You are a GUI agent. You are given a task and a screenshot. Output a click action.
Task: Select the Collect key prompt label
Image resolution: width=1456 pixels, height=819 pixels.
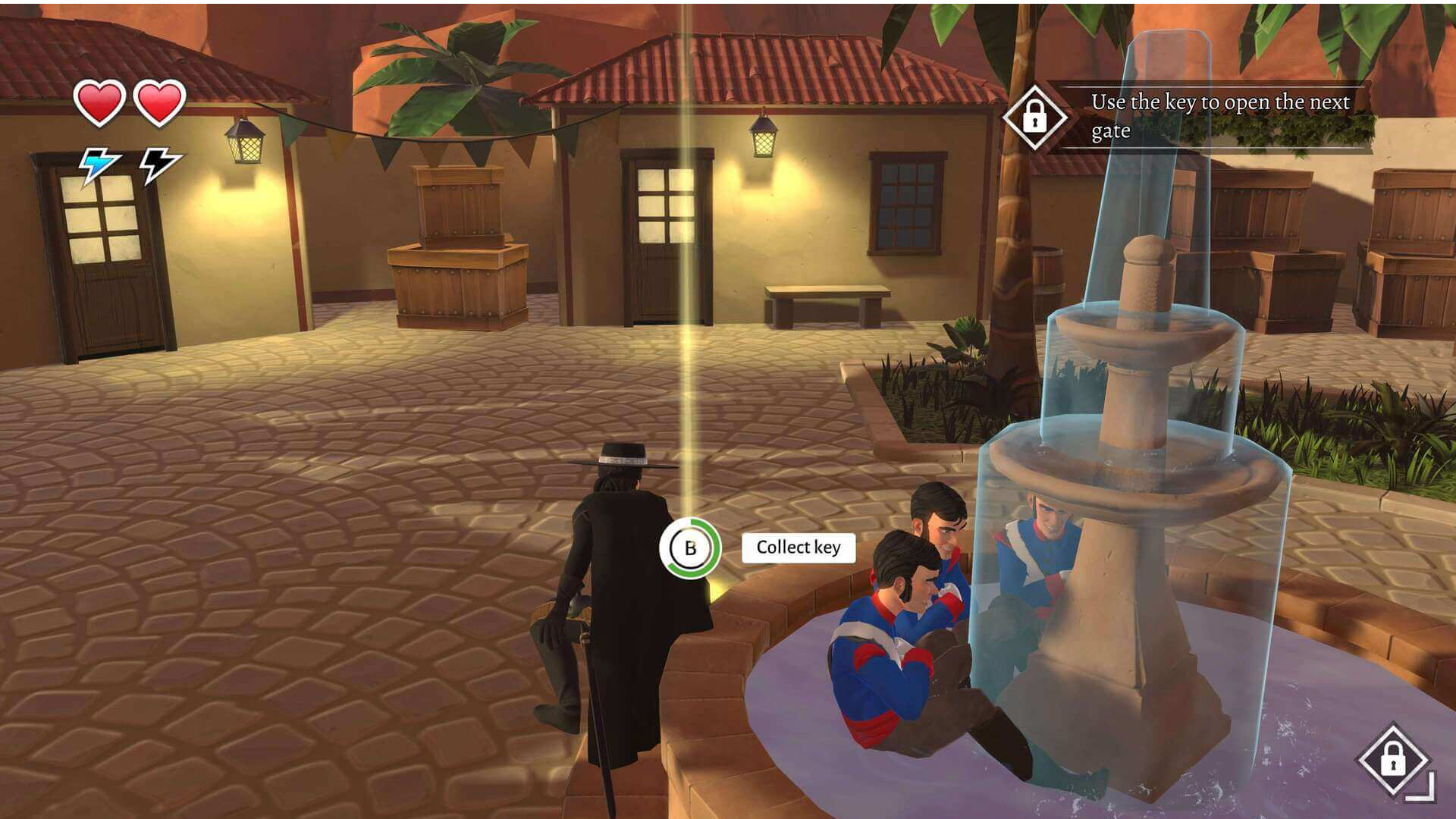(798, 548)
